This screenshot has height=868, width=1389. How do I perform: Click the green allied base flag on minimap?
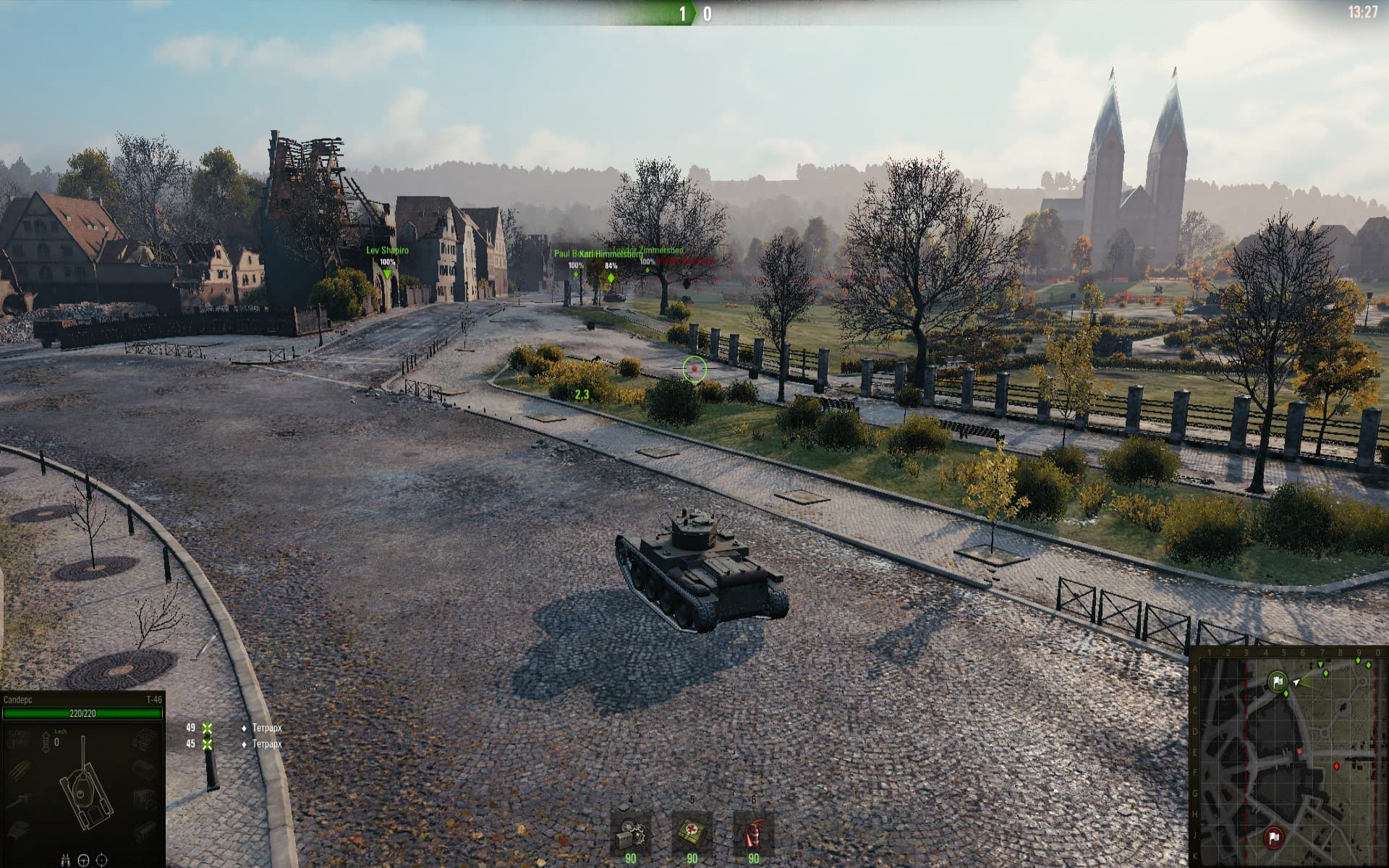tap(1277, 681)
